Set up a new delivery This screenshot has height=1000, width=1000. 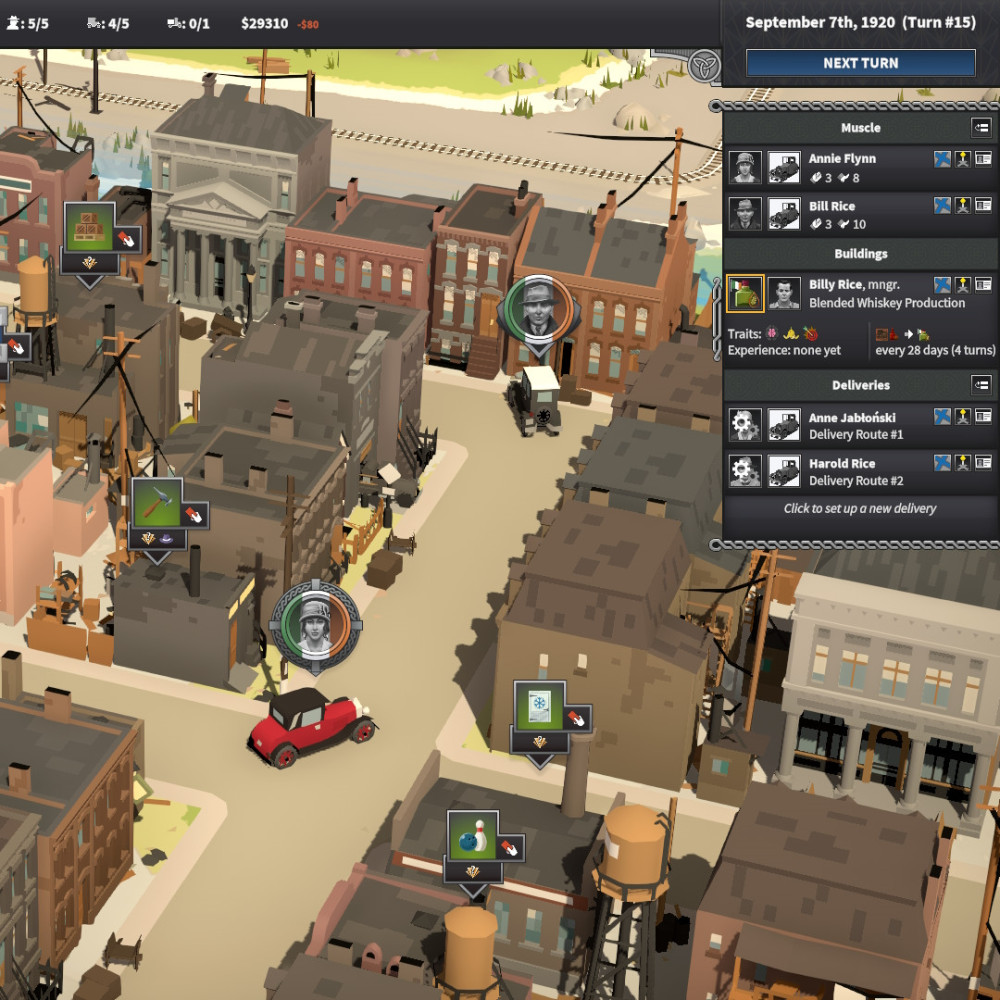click(x=859, y=508)
